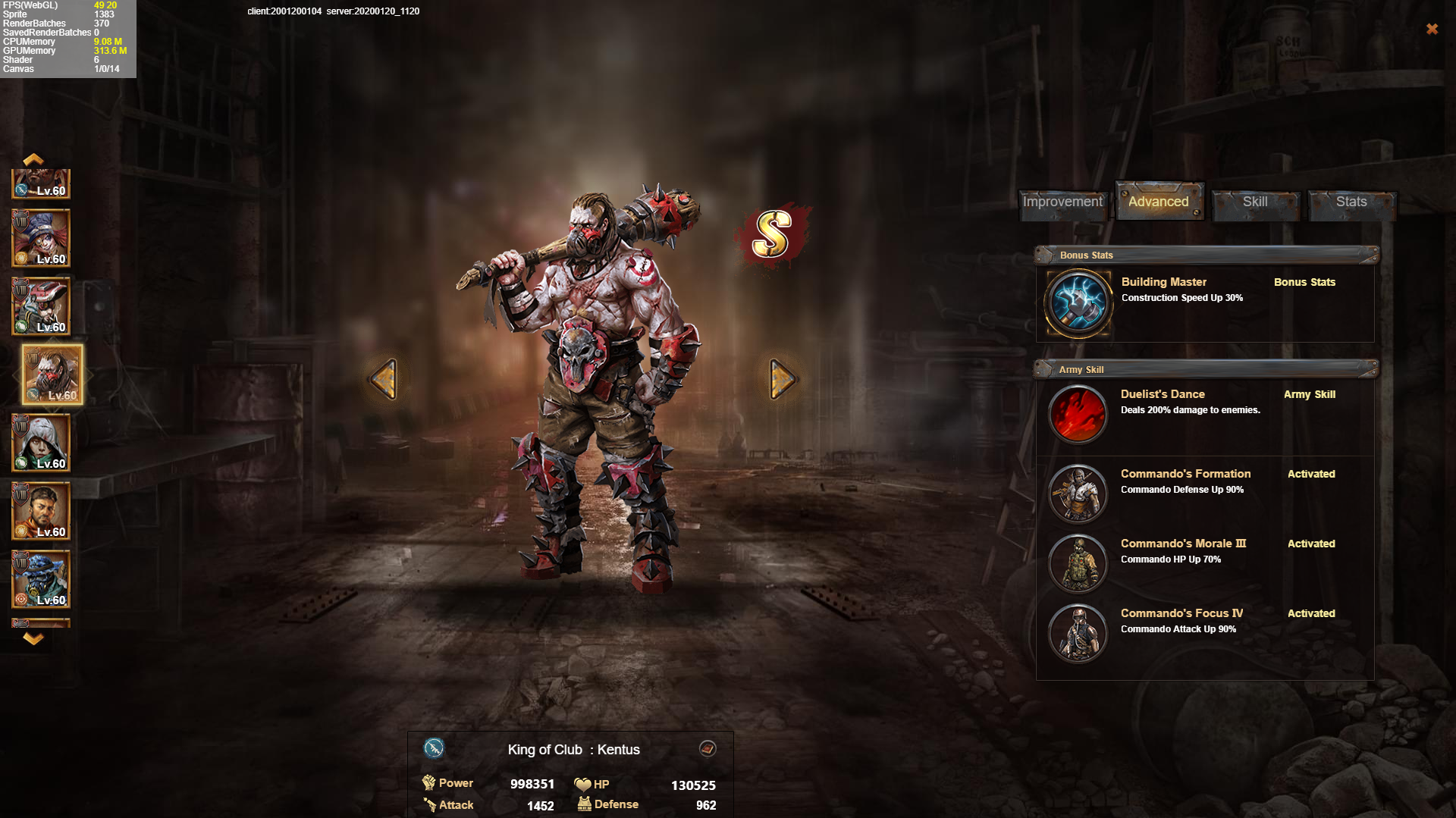
Task: Open the Skill tab
Action: [x=1255, y=202]
